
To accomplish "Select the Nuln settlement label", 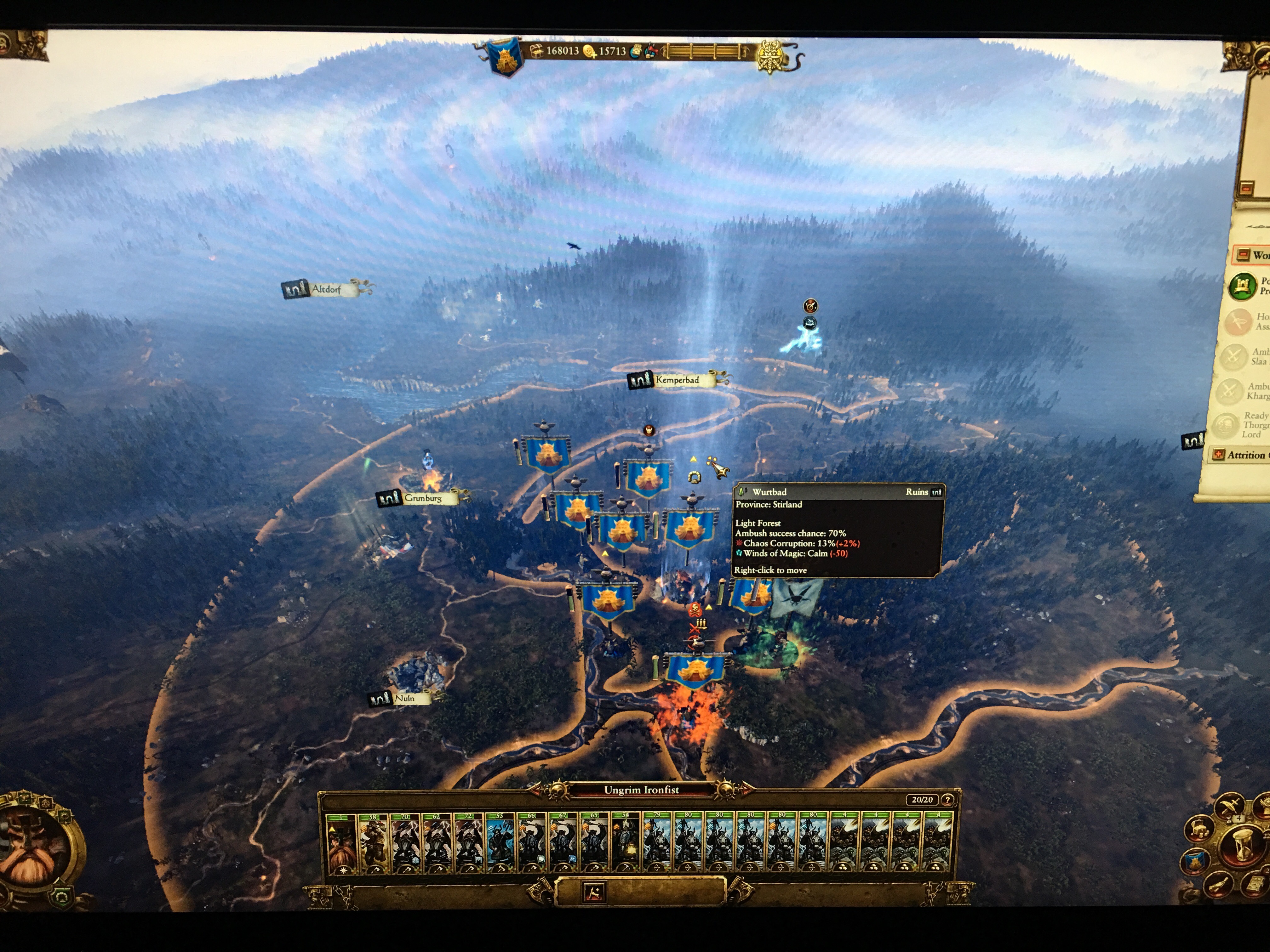I will (x=404, y=698).
